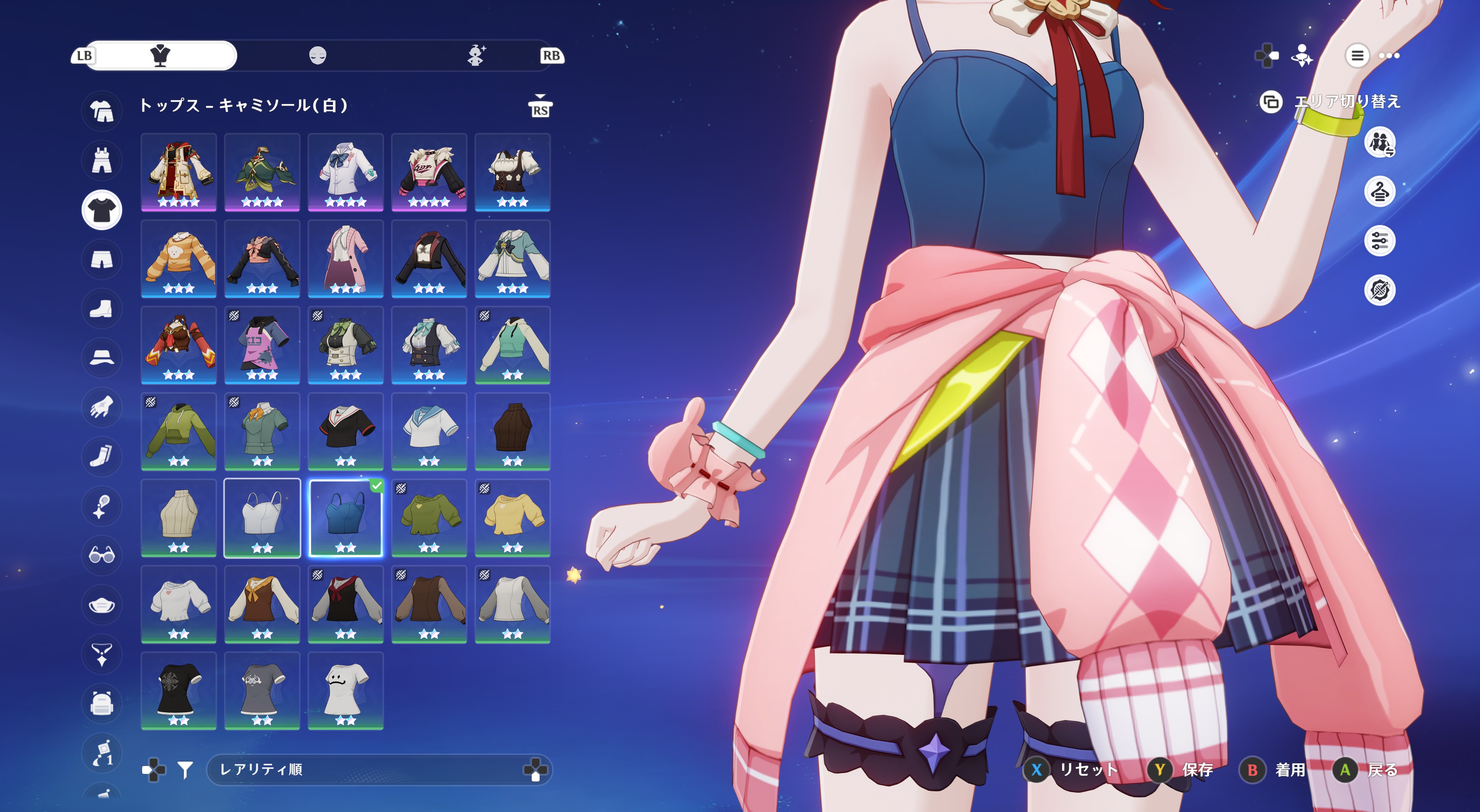Select the brown sleeveless turtleneck top
1480x812 pixels.
[x=513, y=431]
